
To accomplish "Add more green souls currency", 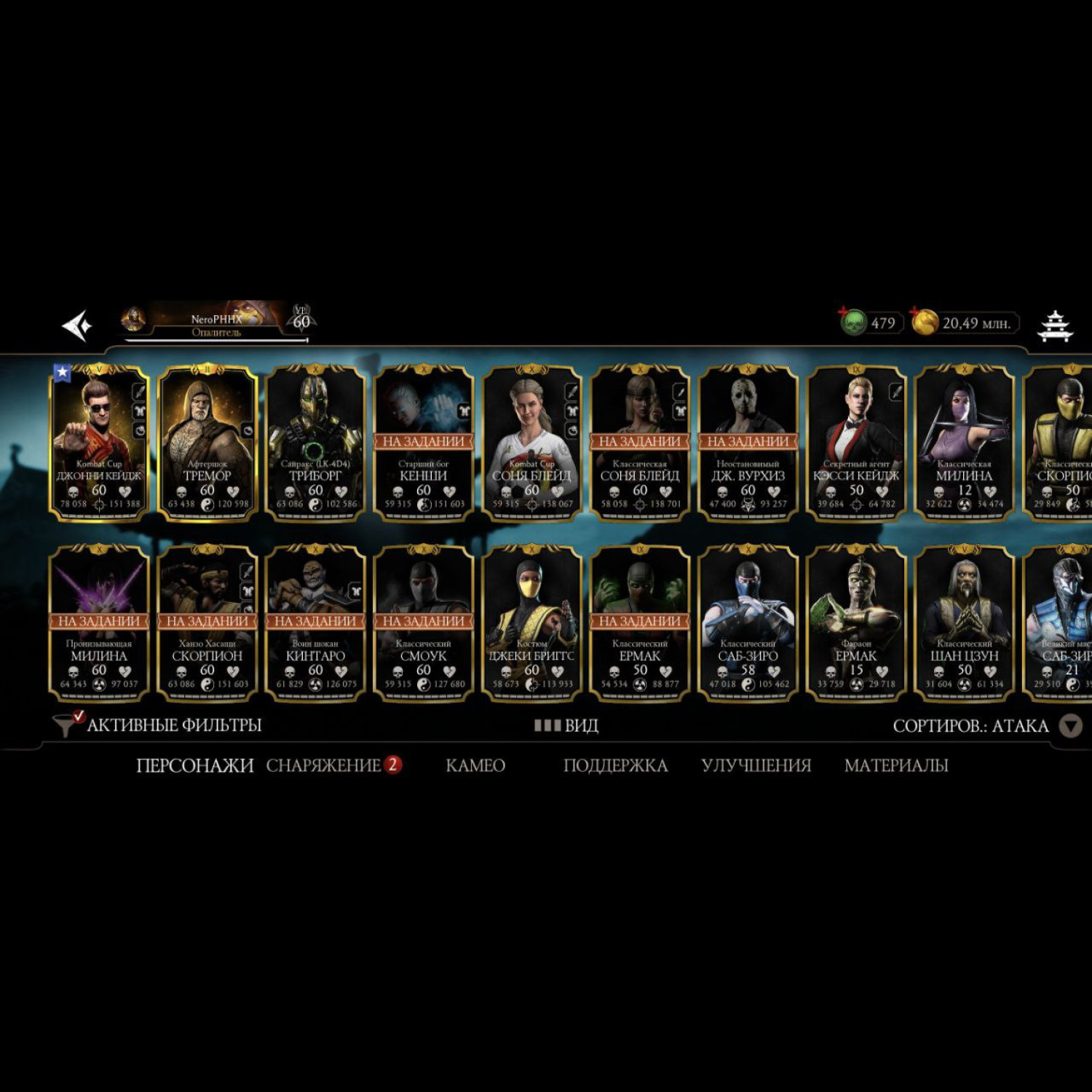I will coord(852,320).
